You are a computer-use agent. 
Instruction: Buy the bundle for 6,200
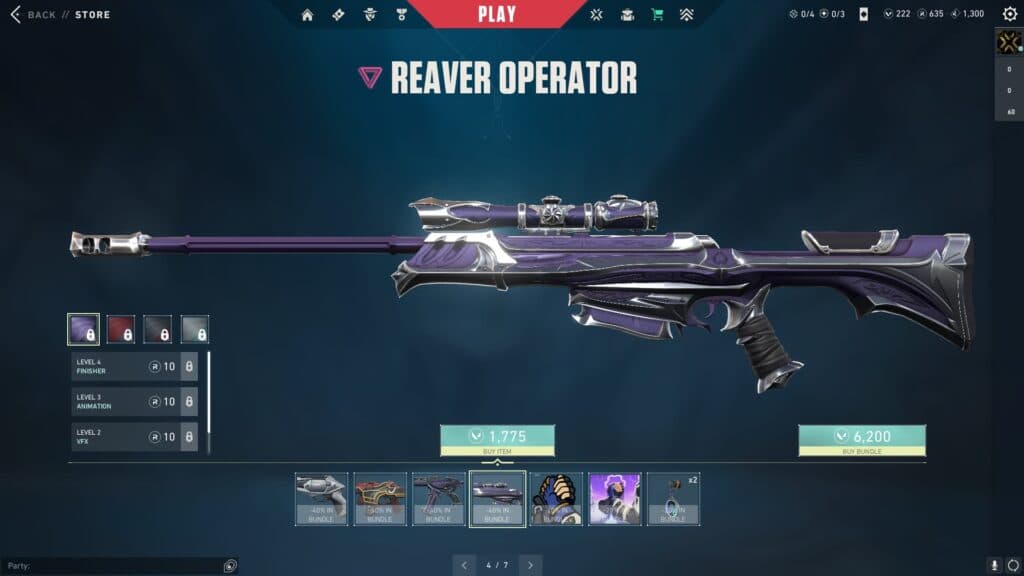862,439
